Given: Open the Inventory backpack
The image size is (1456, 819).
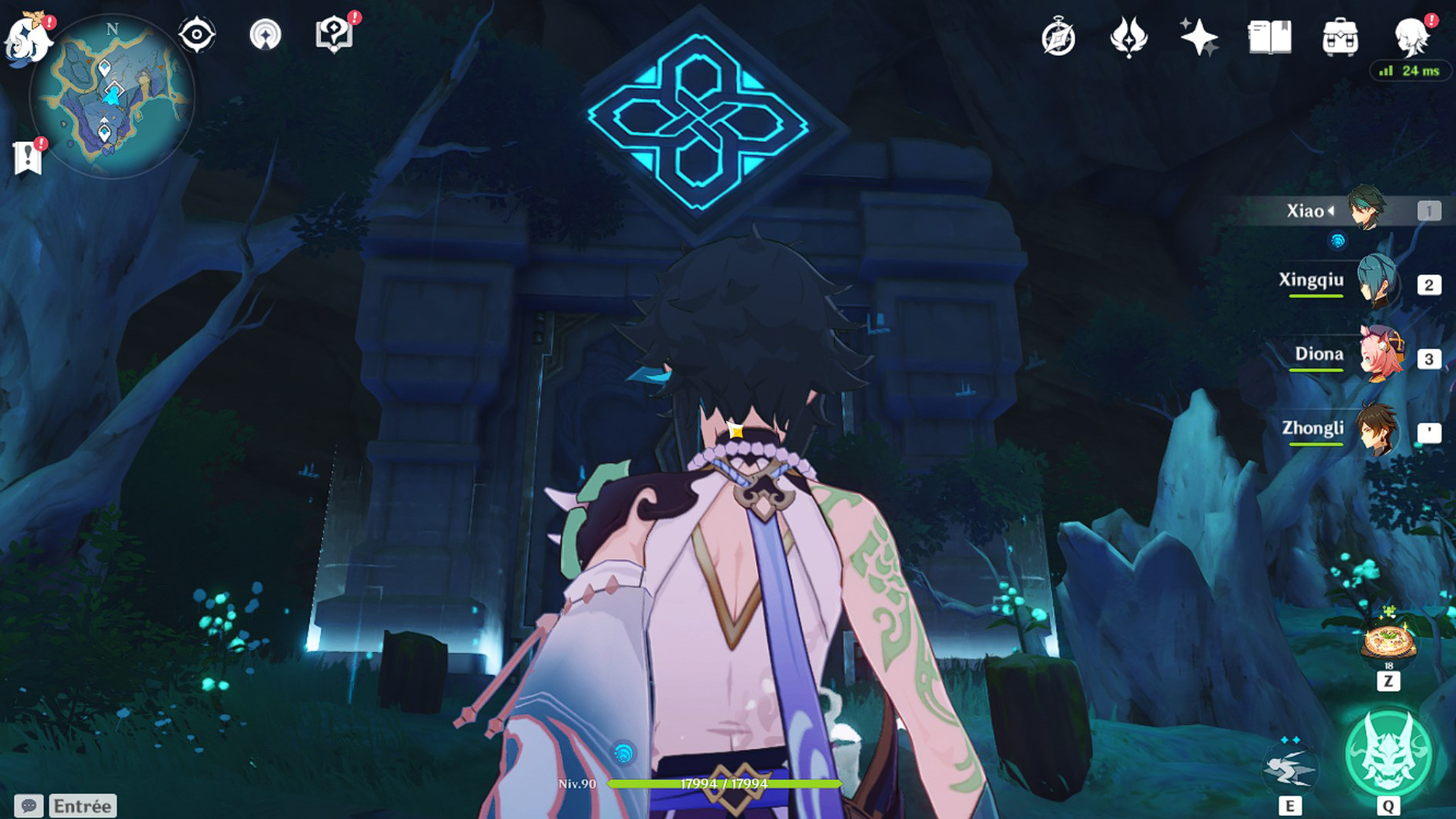Looking at the screenshot, I should [1342, 35].
